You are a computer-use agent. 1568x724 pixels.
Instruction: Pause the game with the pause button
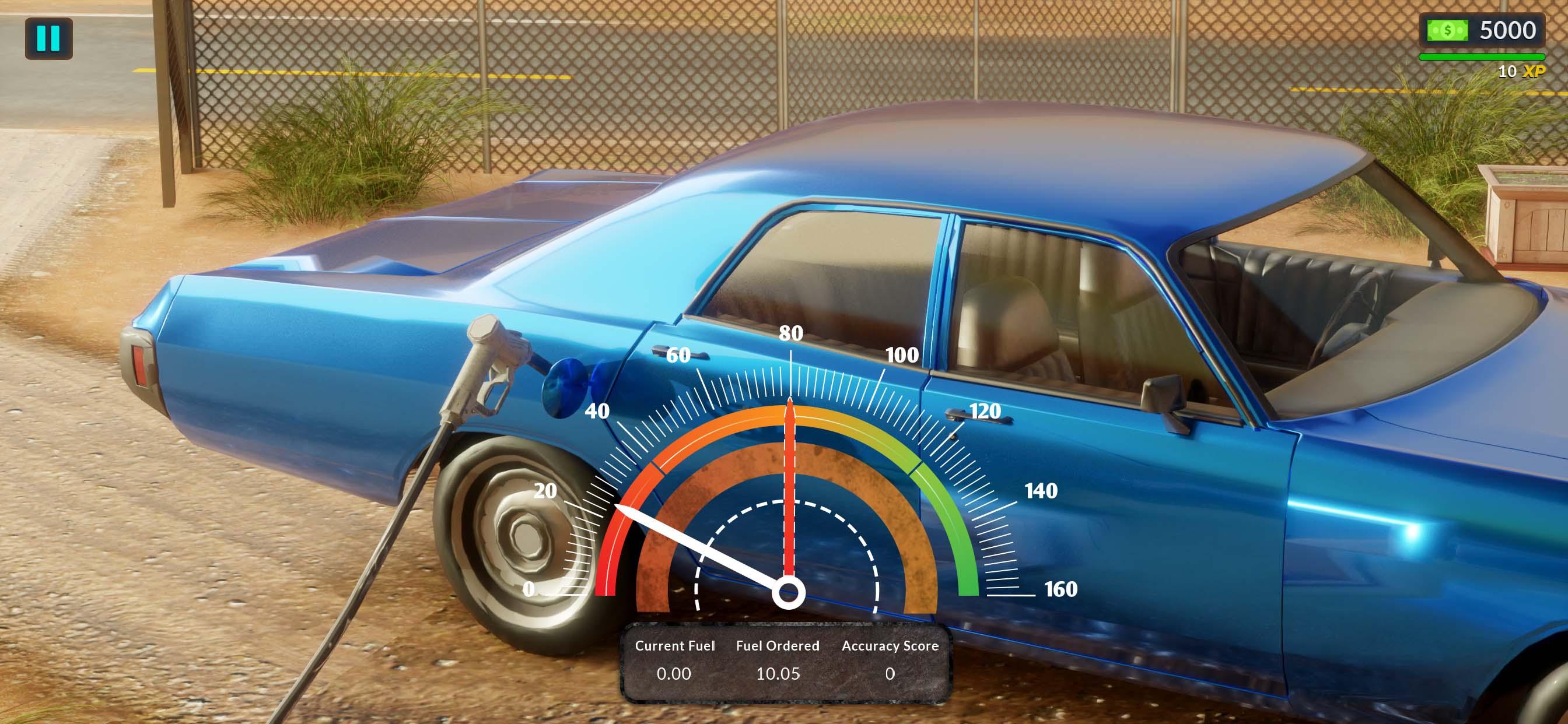click(48, 38)
